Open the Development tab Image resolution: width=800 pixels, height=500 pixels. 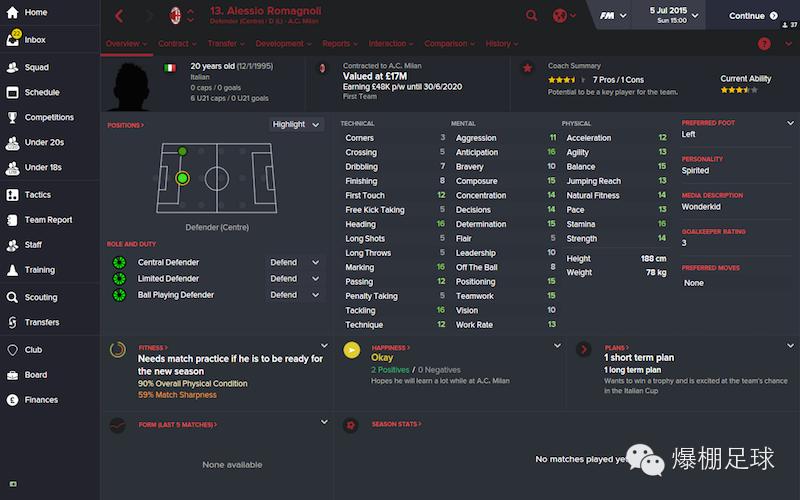pos(283,44)
